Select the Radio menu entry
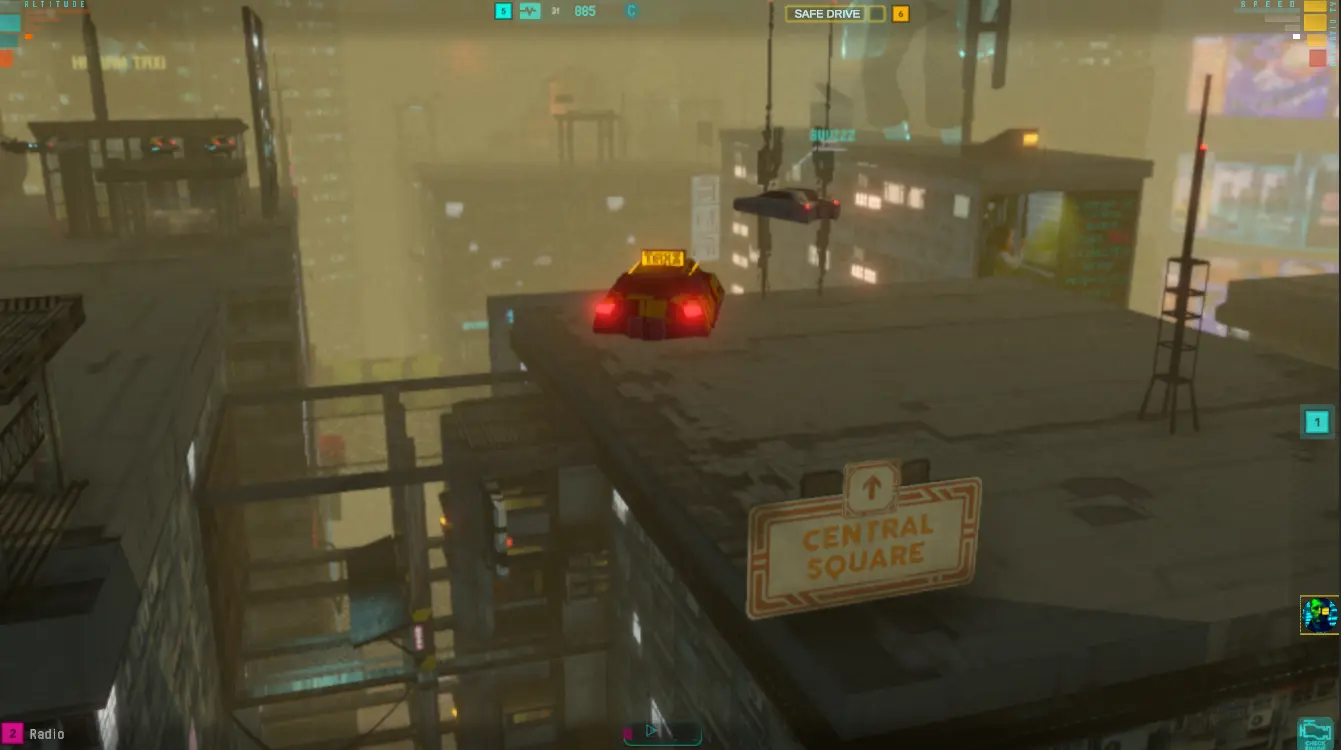Image resolution: width=1341 pixels, height=750 pixels. 47,733
